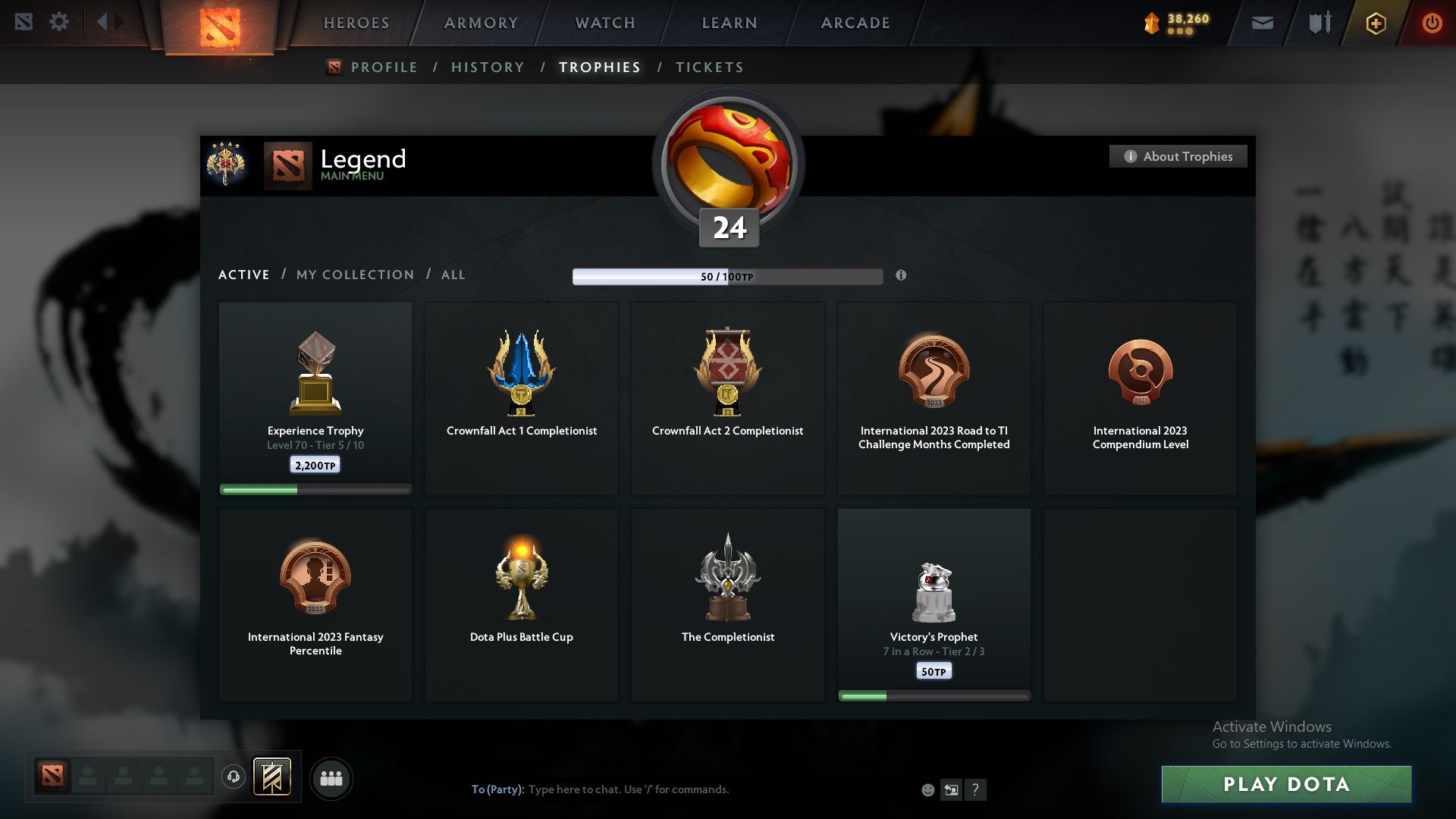Click the settings gear icon
Image resolution: width=1456 pixels, height=819 pixels.
tap(60, 21)
